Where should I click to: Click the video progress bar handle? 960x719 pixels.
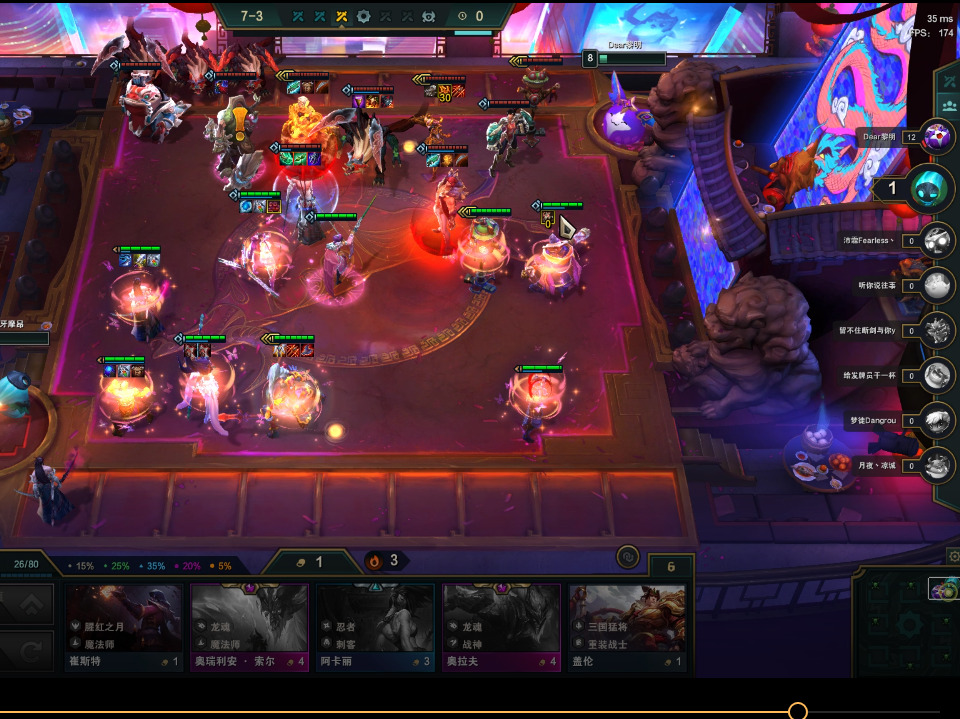797,711
